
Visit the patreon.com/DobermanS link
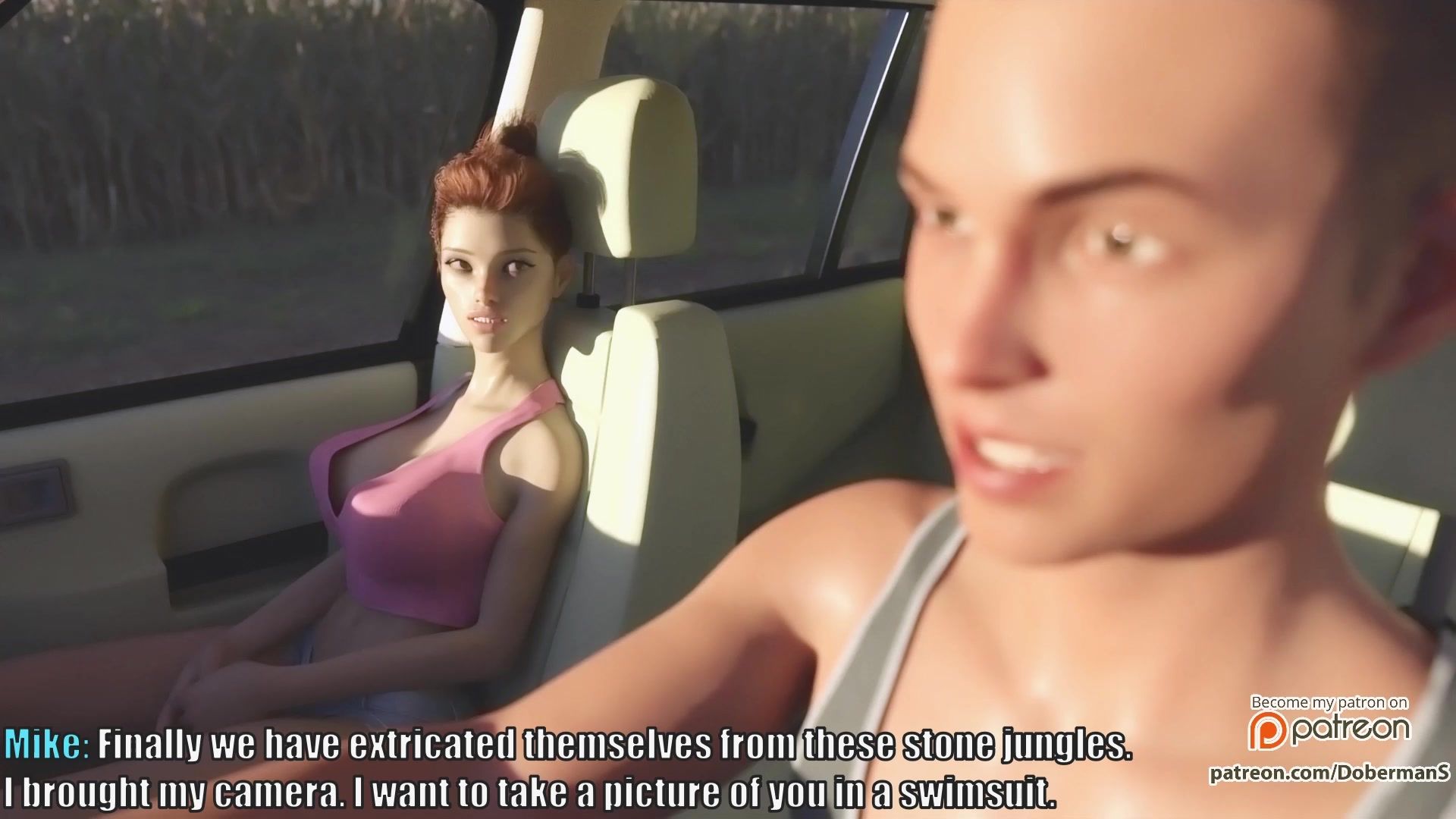1329,772
